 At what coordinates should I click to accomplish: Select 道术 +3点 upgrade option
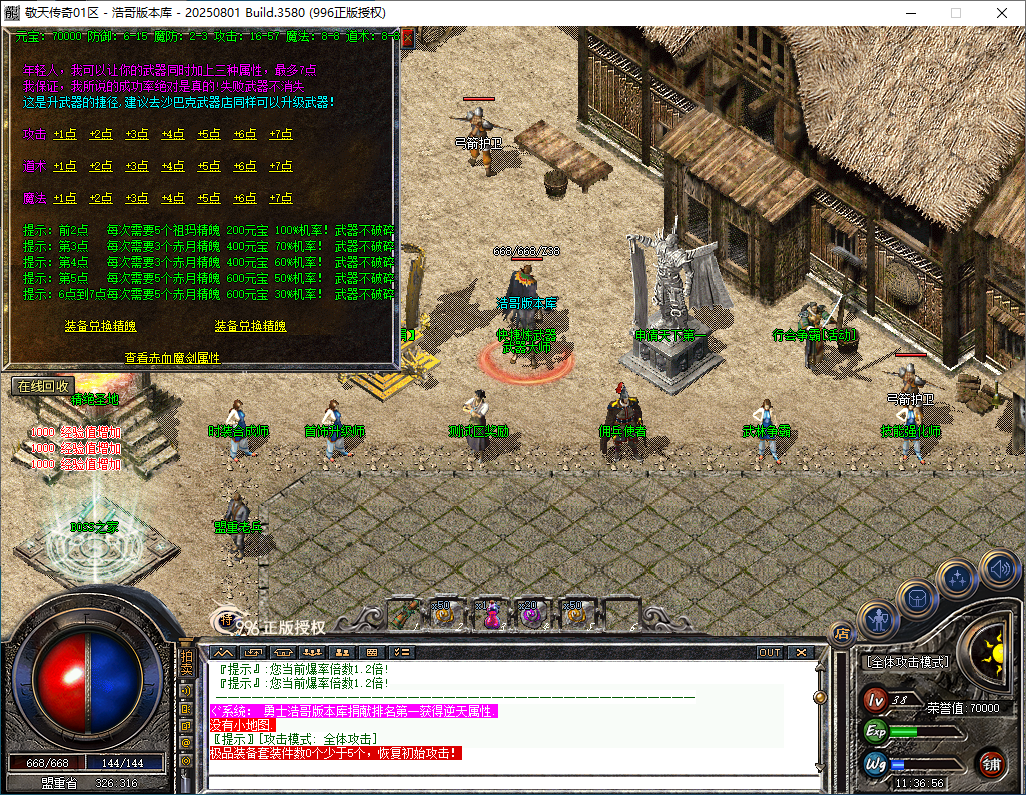[x=137, y=166]
